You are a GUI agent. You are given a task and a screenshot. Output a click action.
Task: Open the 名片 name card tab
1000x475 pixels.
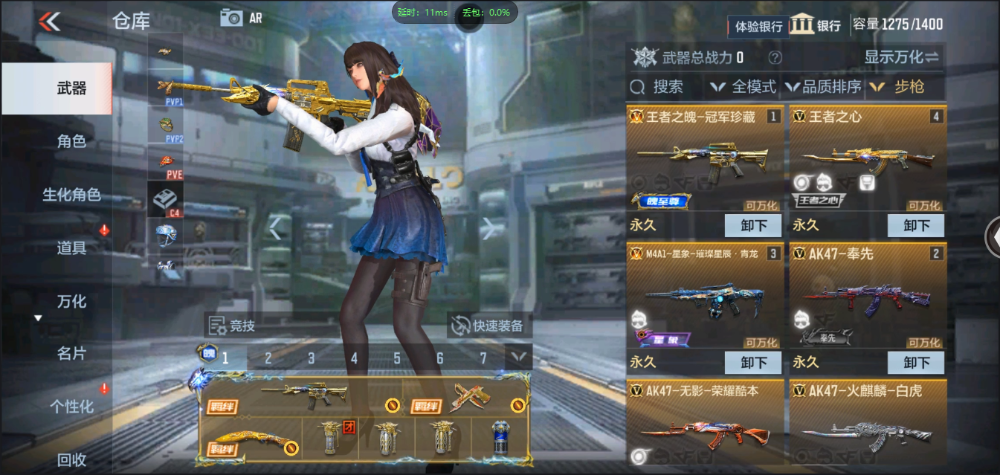(x=70, y=353)
